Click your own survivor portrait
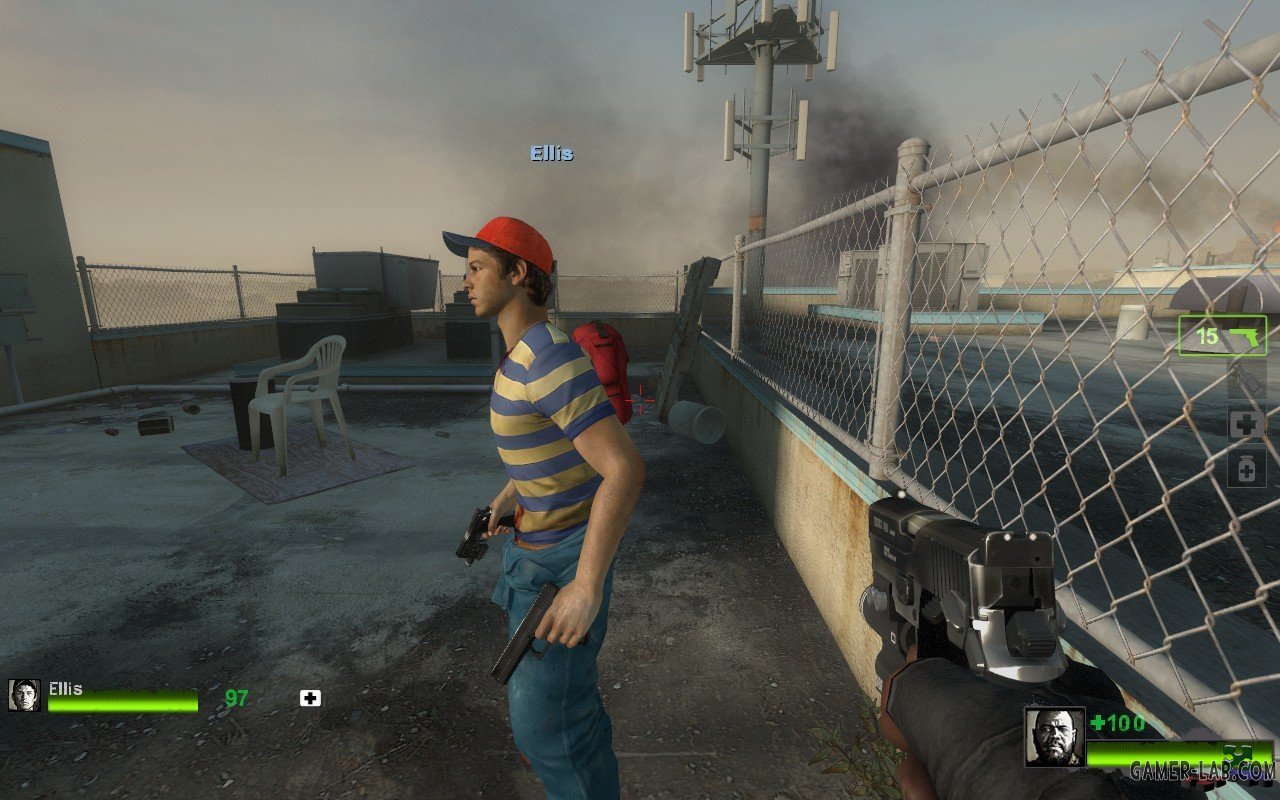The width and height of the screenshot is (1280, 800). pos(1054,737)
